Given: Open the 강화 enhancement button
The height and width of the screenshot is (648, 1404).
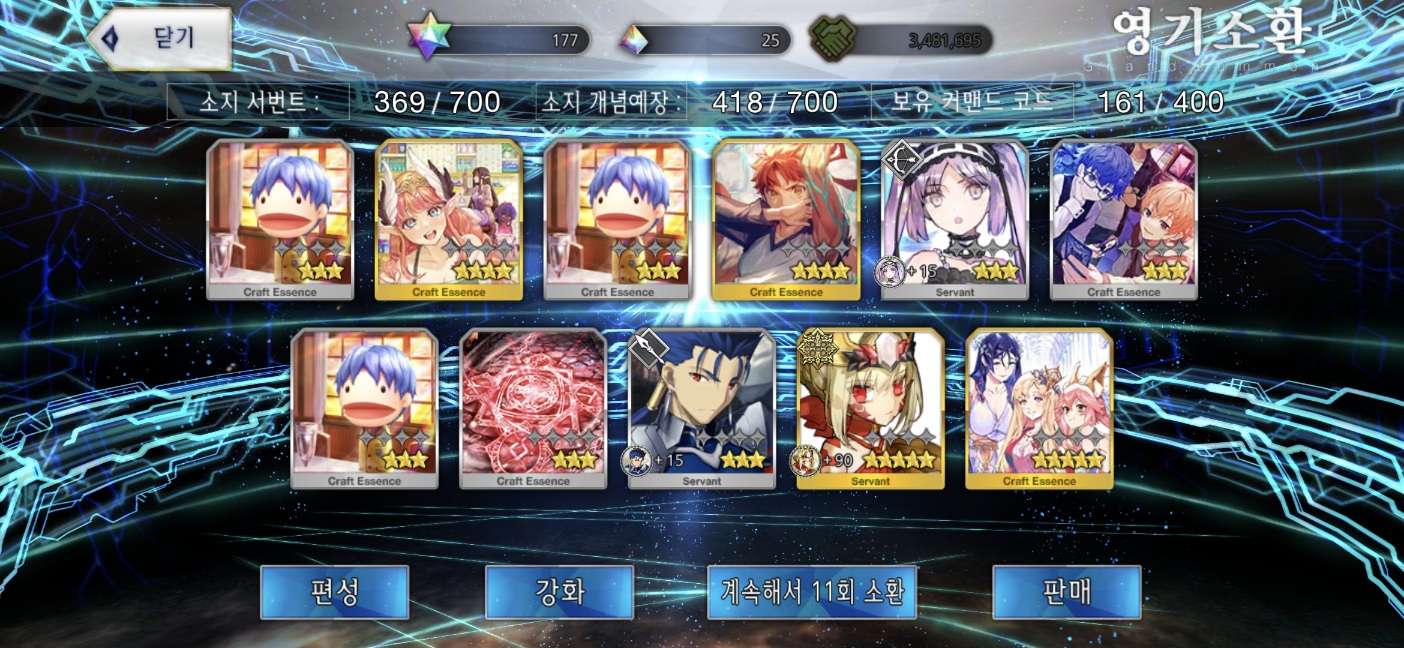Looking at the screenshot, I should (559, 592).
